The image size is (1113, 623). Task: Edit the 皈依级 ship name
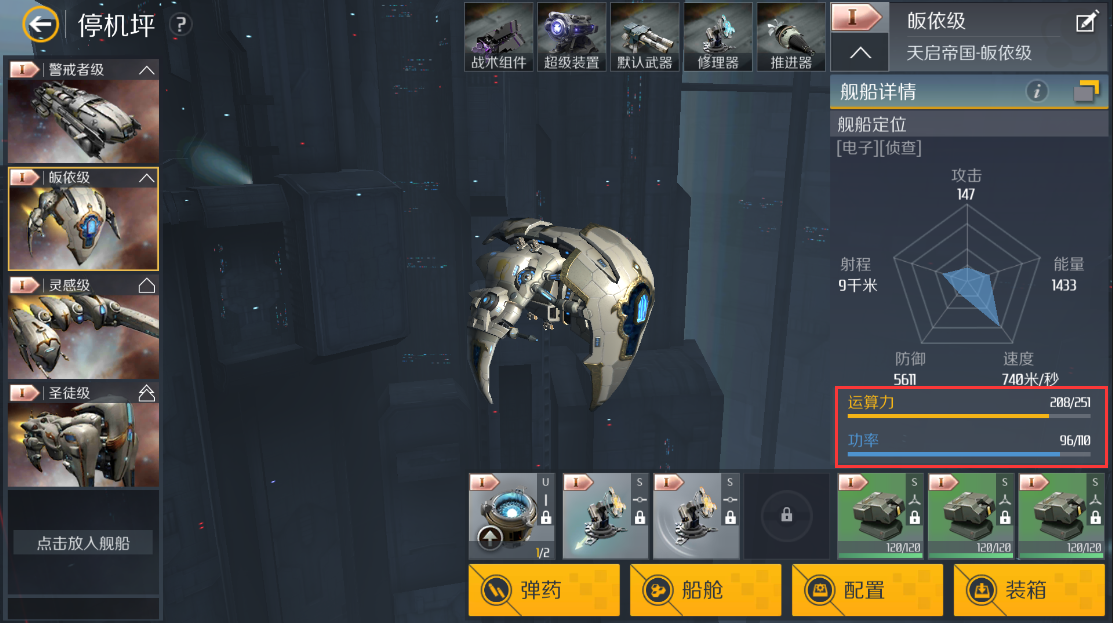[1086, 22]
